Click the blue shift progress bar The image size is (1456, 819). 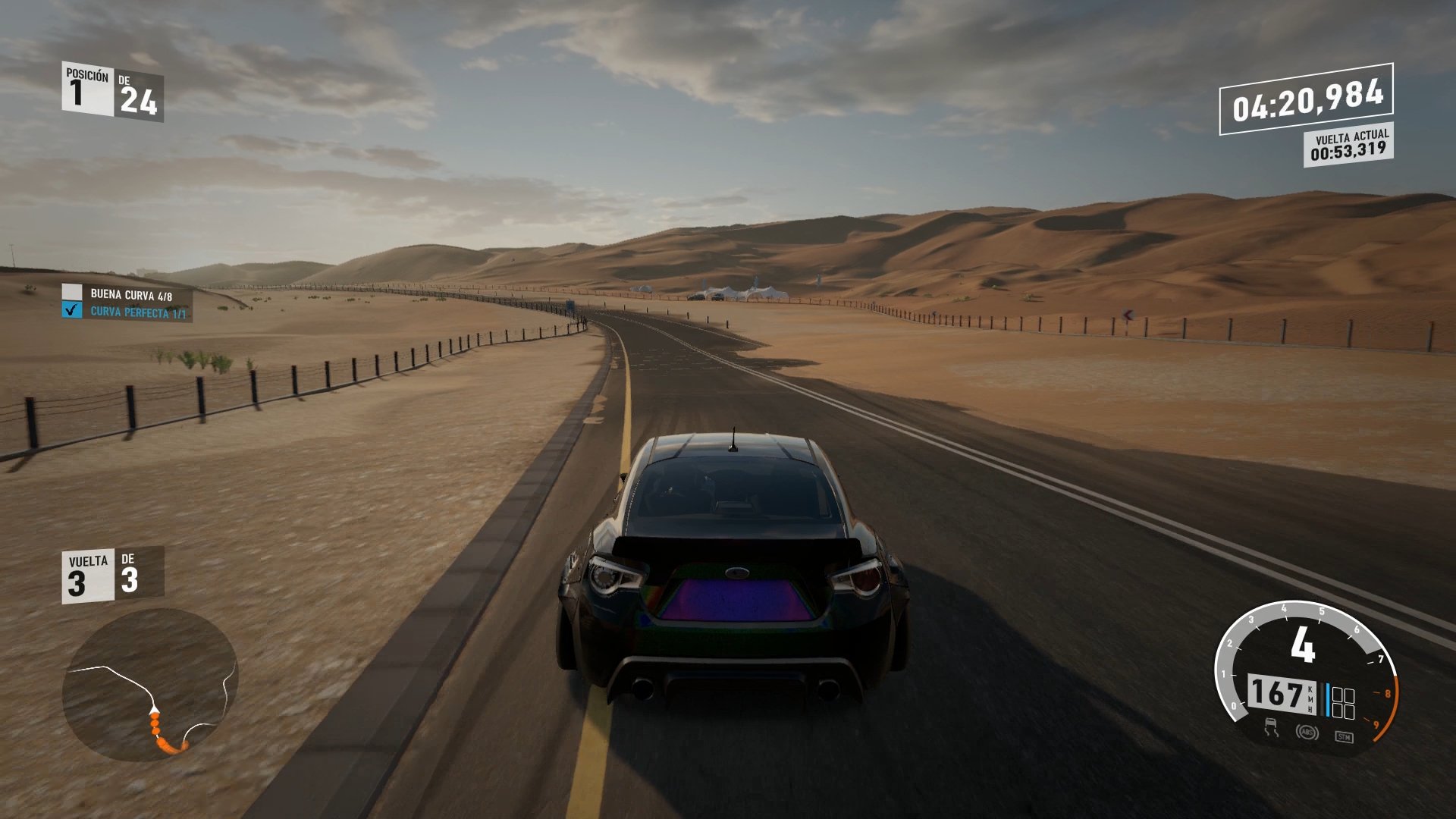(1327, 699)
